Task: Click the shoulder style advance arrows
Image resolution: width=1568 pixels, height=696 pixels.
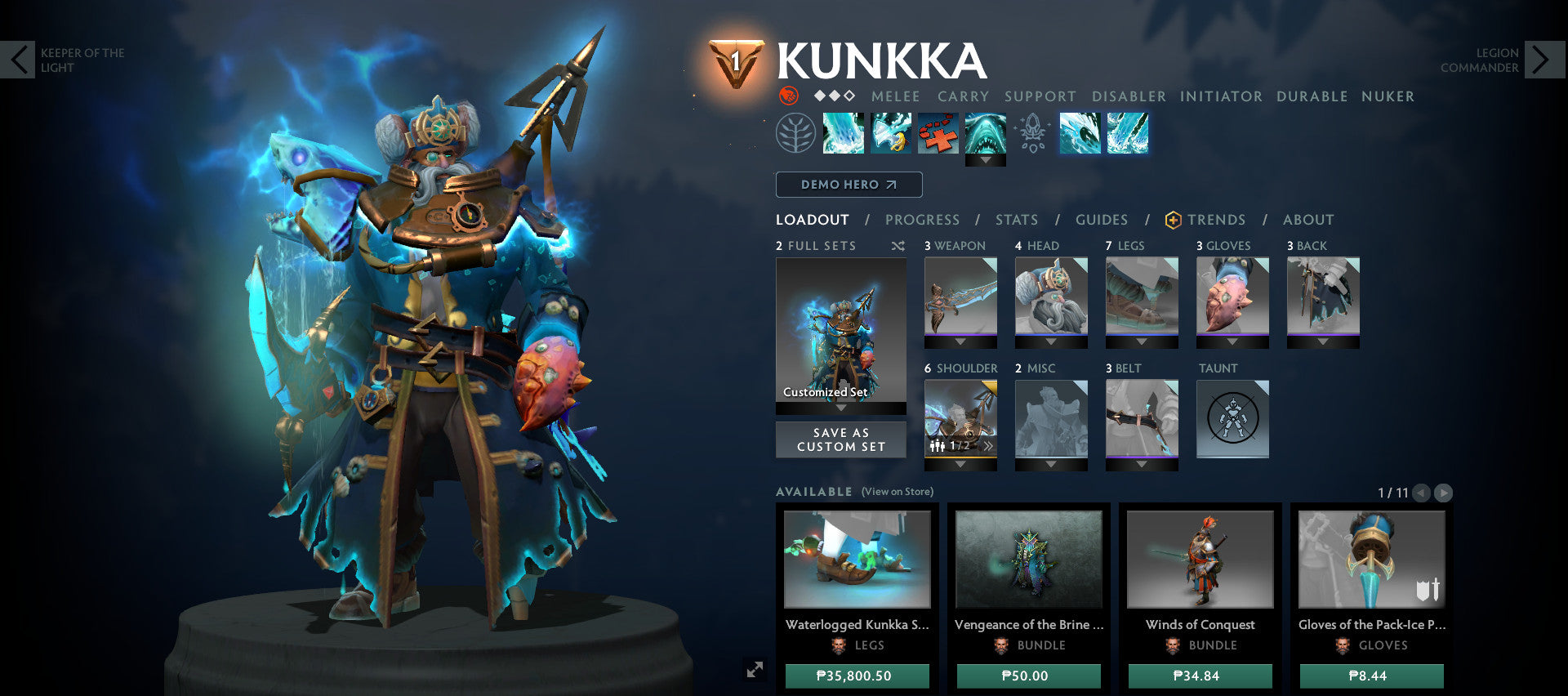Action: click(987, 447)
